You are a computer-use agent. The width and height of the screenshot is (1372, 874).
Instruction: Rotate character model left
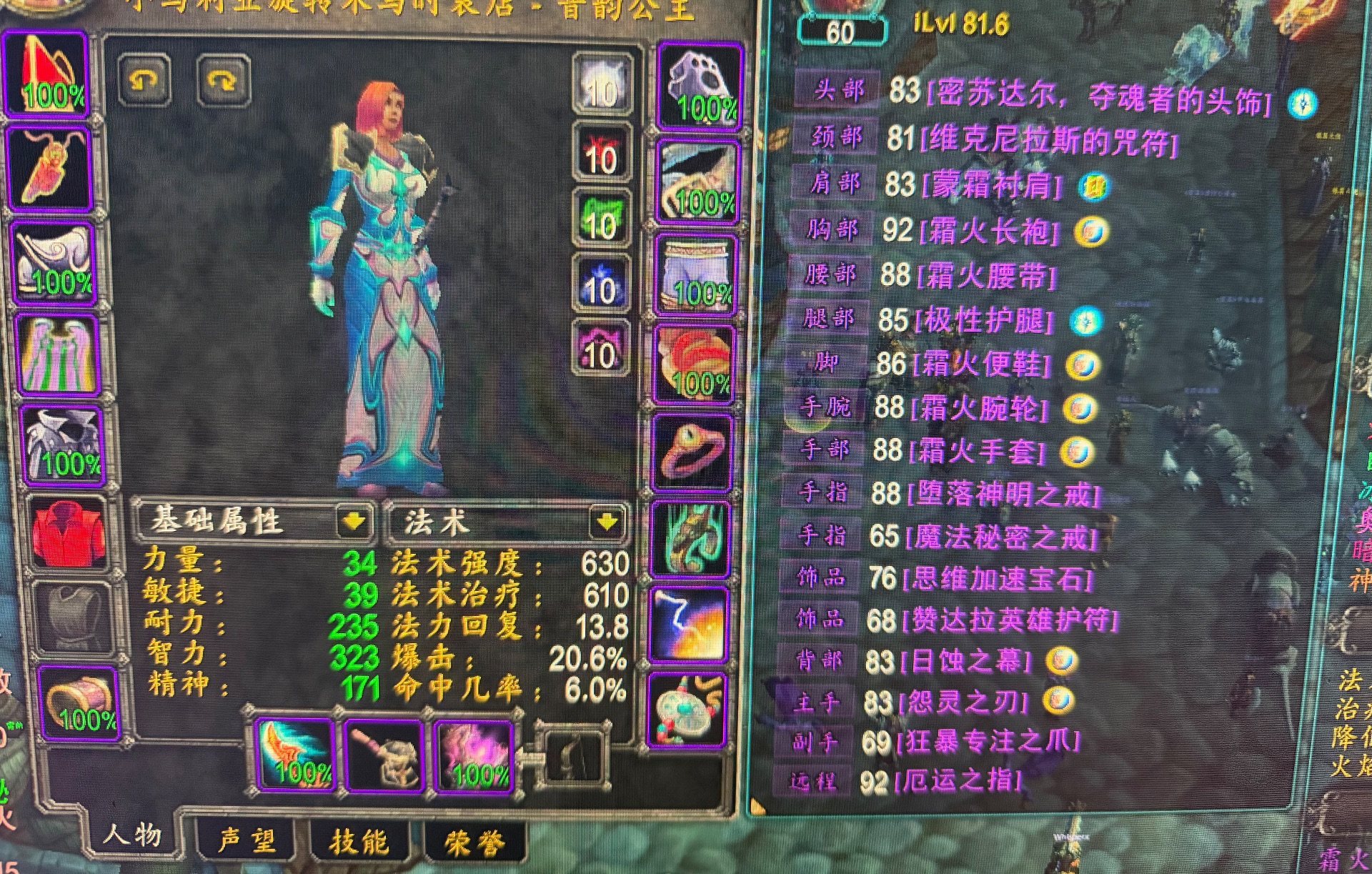pos(144,80)
